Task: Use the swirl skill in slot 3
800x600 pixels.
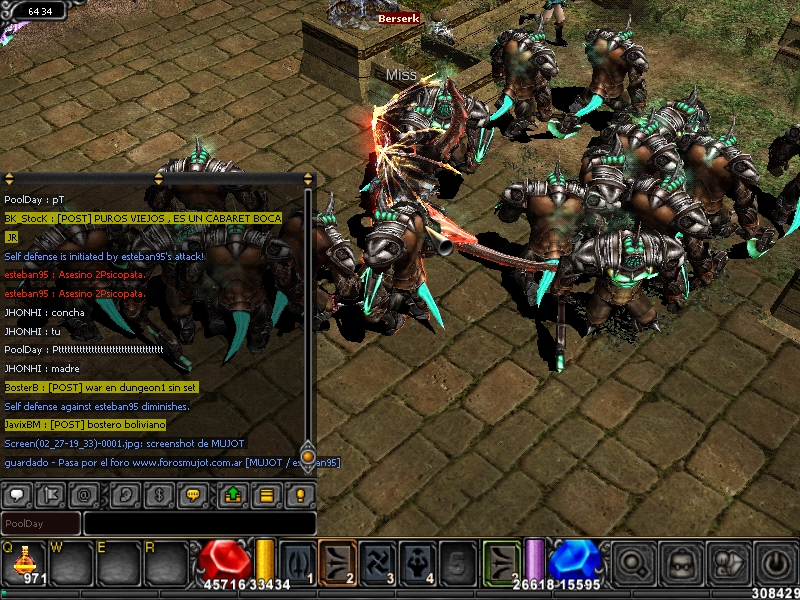Action: click(378, 561)
